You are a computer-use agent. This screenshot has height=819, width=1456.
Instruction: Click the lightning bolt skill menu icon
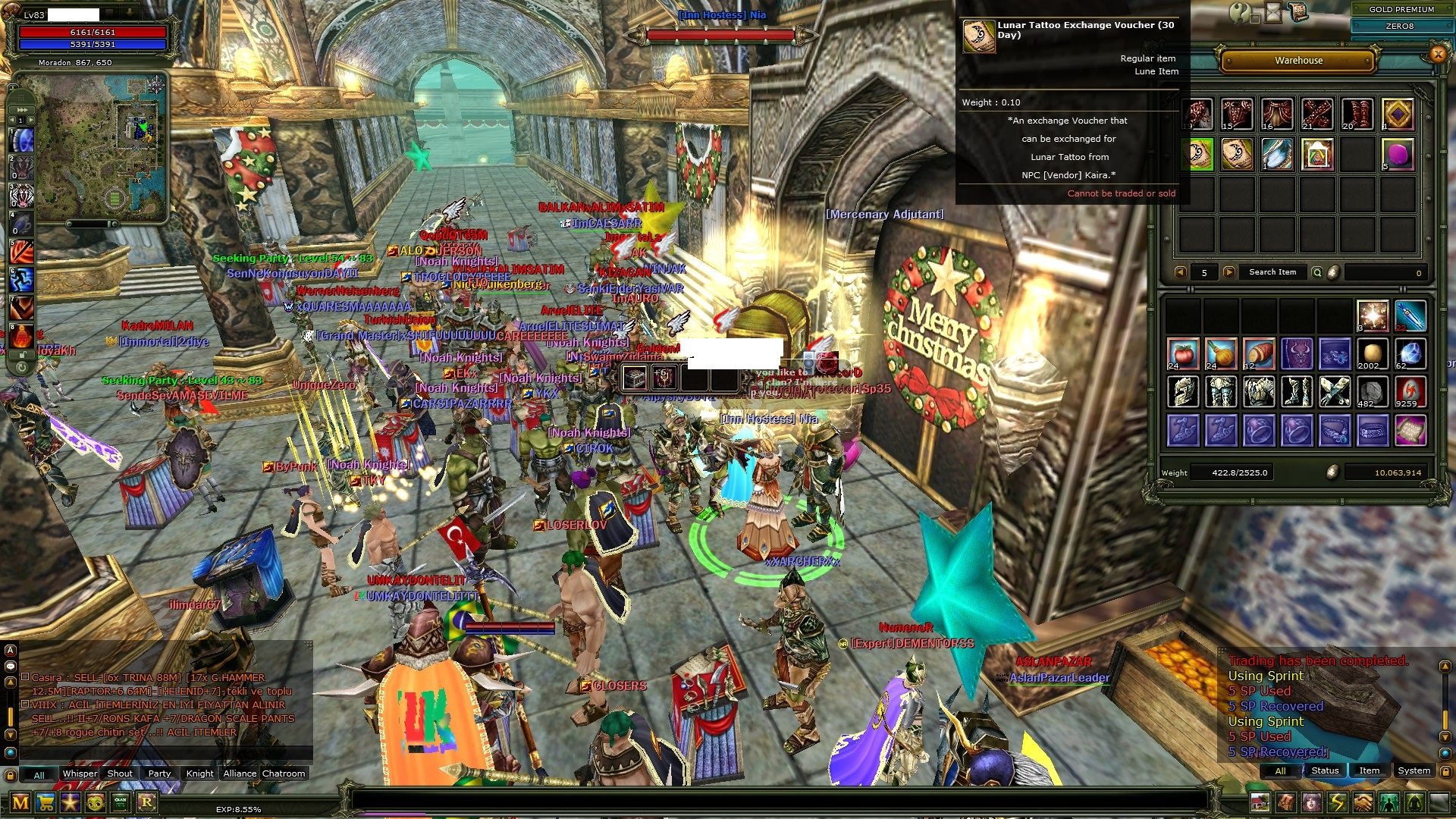point(1337,802)
